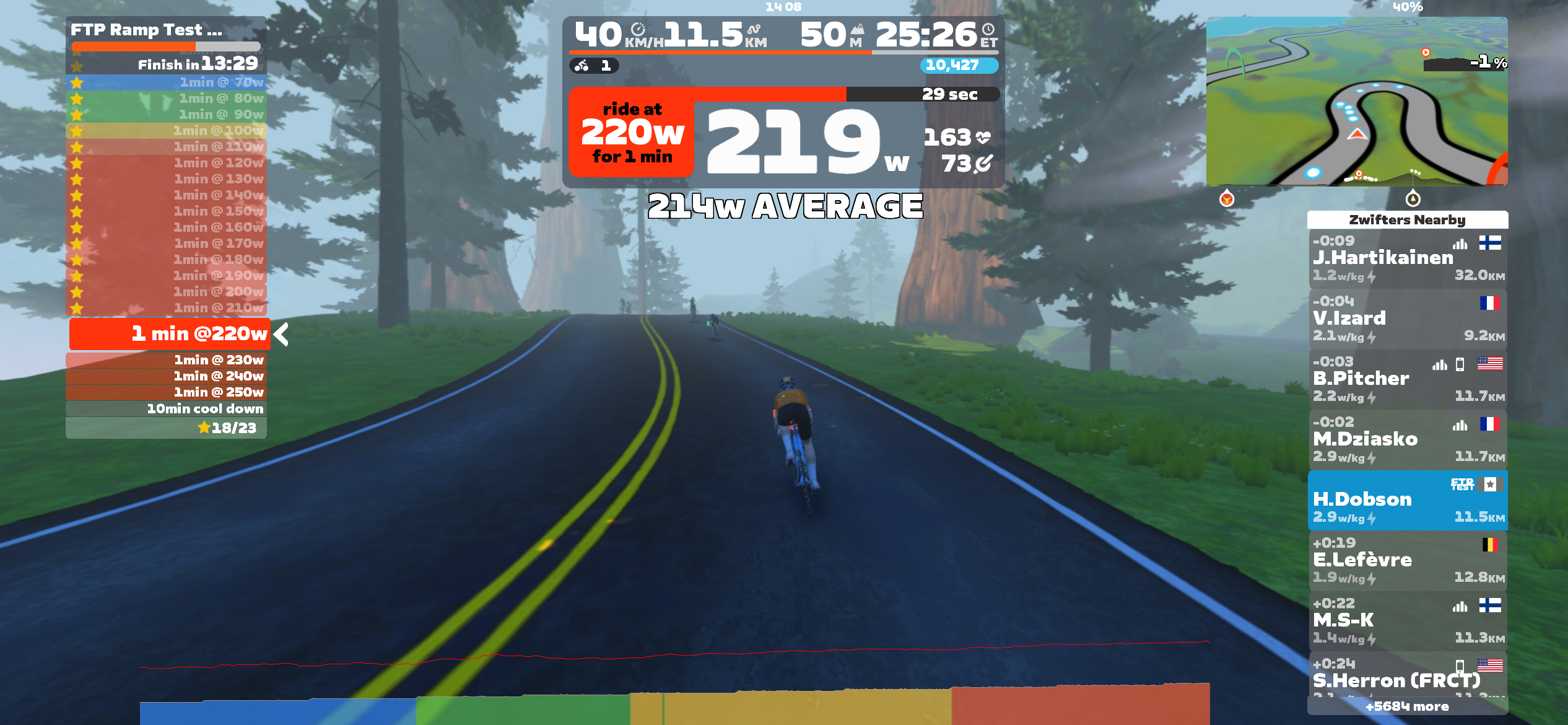Image resolution: width=1568 pixels, height=725 pixels.
Task: Click the 18/23 stars counter
Action: pyautogui.click(x=227, y=428)
